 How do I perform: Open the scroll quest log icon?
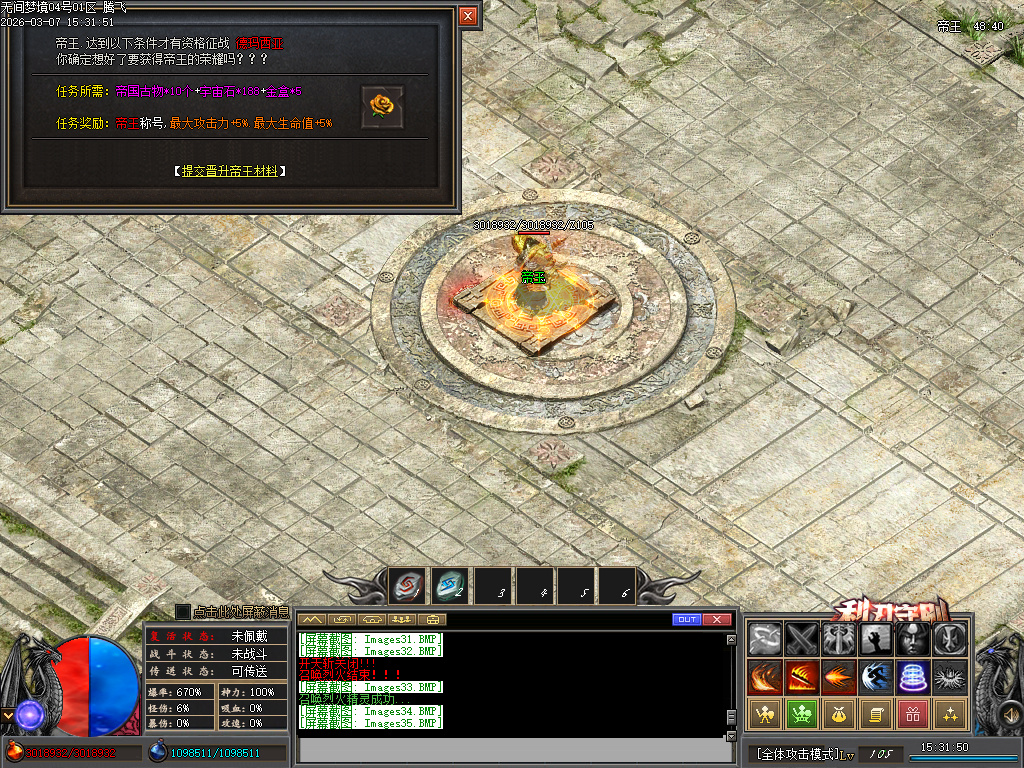[876, 714]
